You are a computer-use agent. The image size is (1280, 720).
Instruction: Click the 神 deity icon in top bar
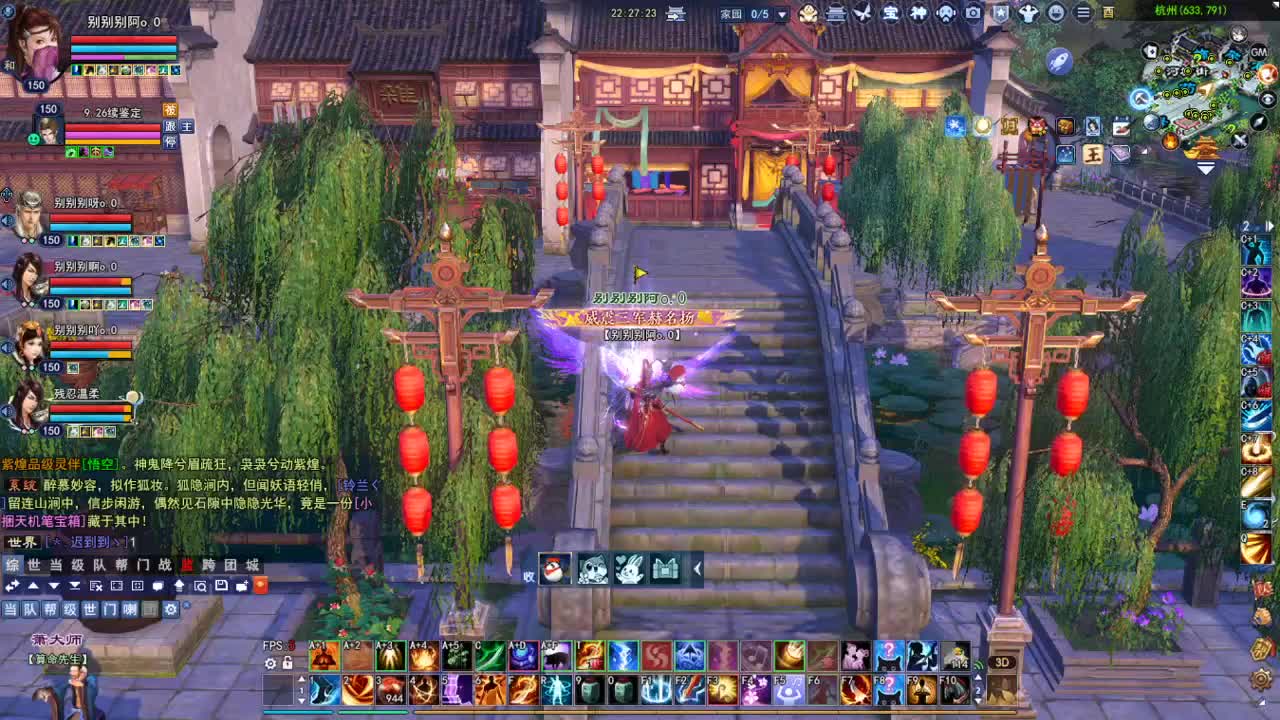(919, 12)
